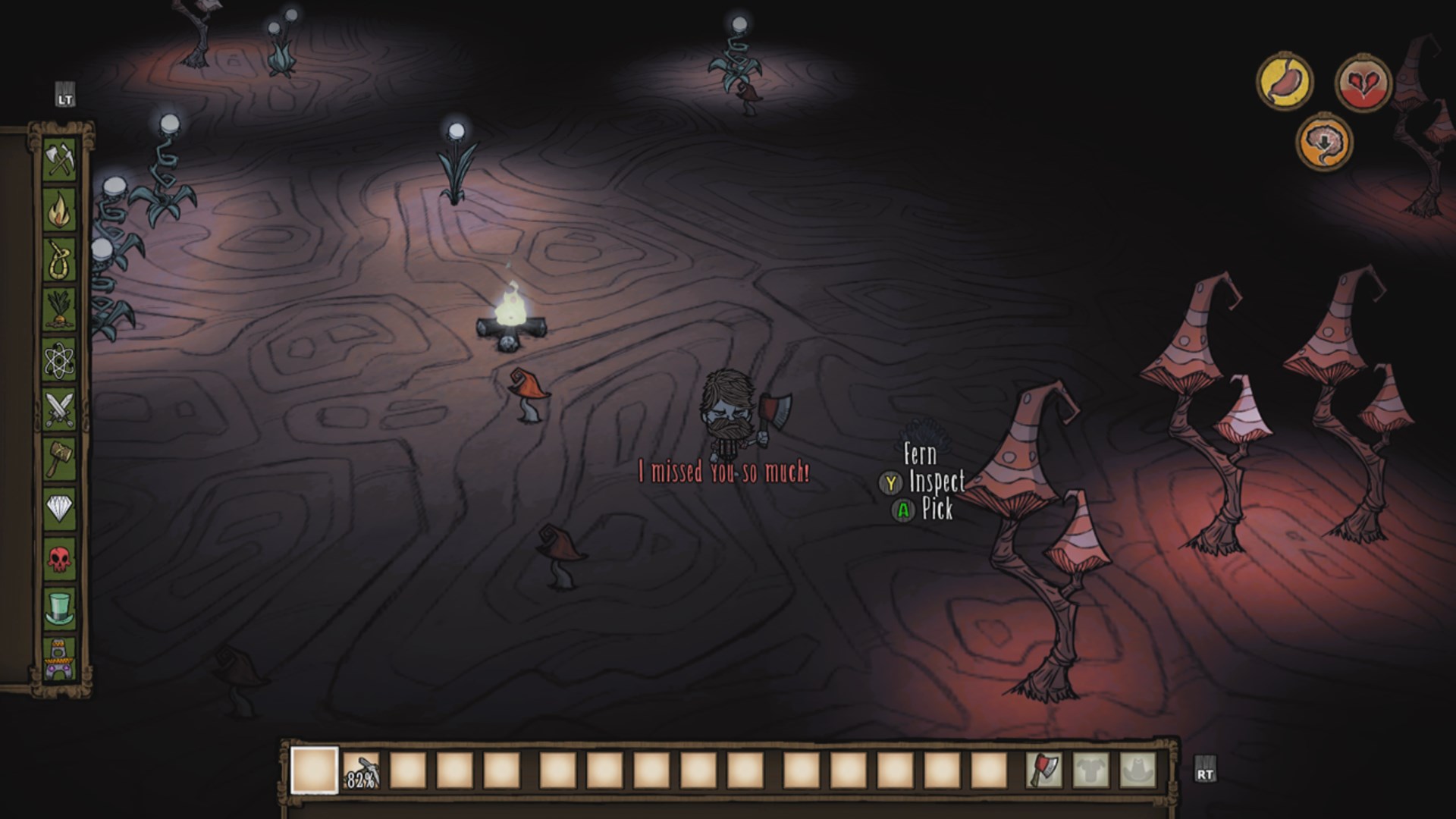Open the Science tab with atom icon
Screen dimensions: 1456x819
[60, 360]
